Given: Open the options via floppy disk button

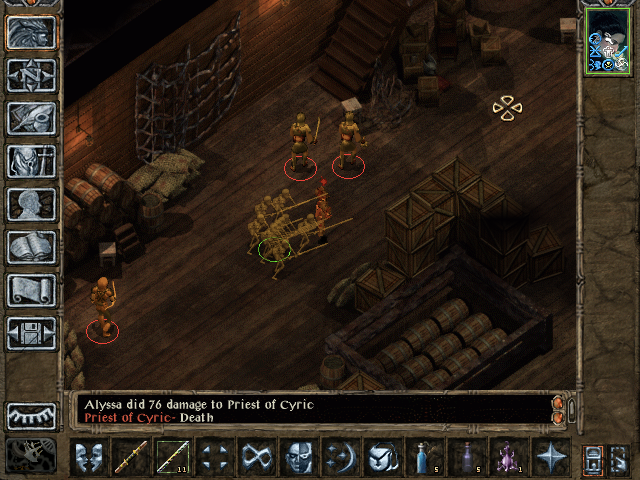Looking at the screenshot, I should point(31,333).
